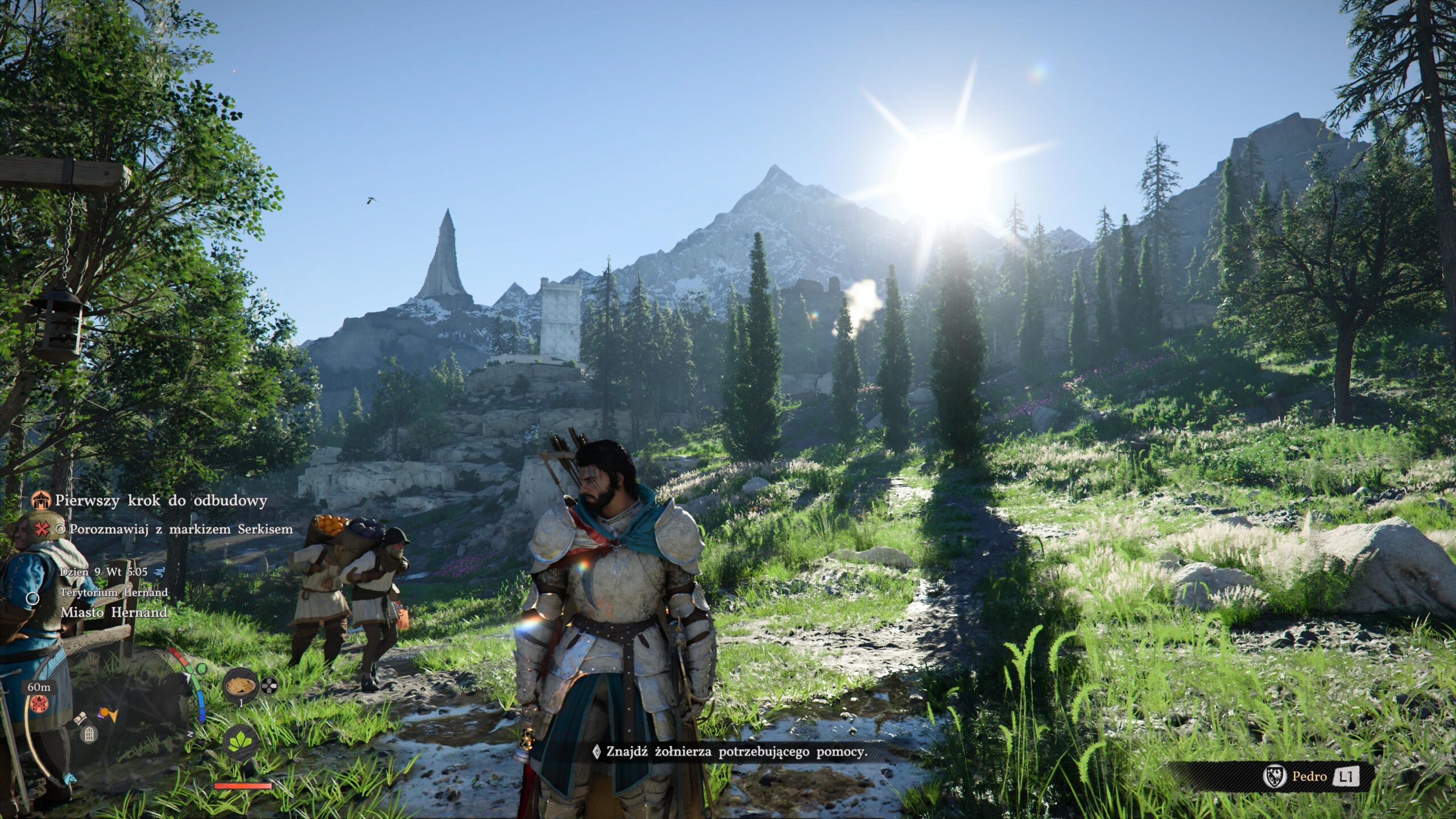The width and height of the screenshot is (1456, 819).
Task: Open the quest "Pierwszy krok do odbudowy"
Action: tap(161, 501)
